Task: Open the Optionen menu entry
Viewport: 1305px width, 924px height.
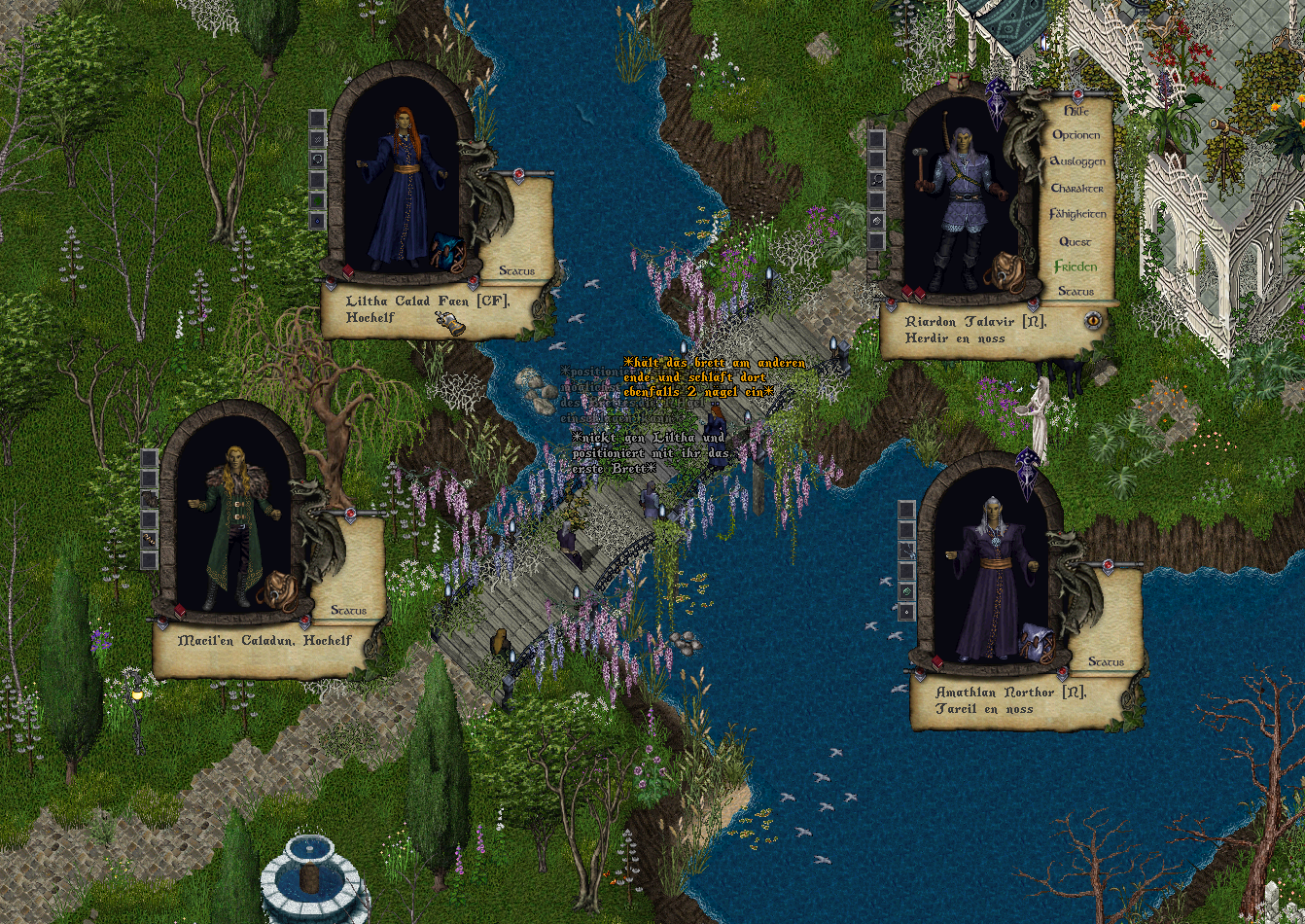Action: [1076, 135]
